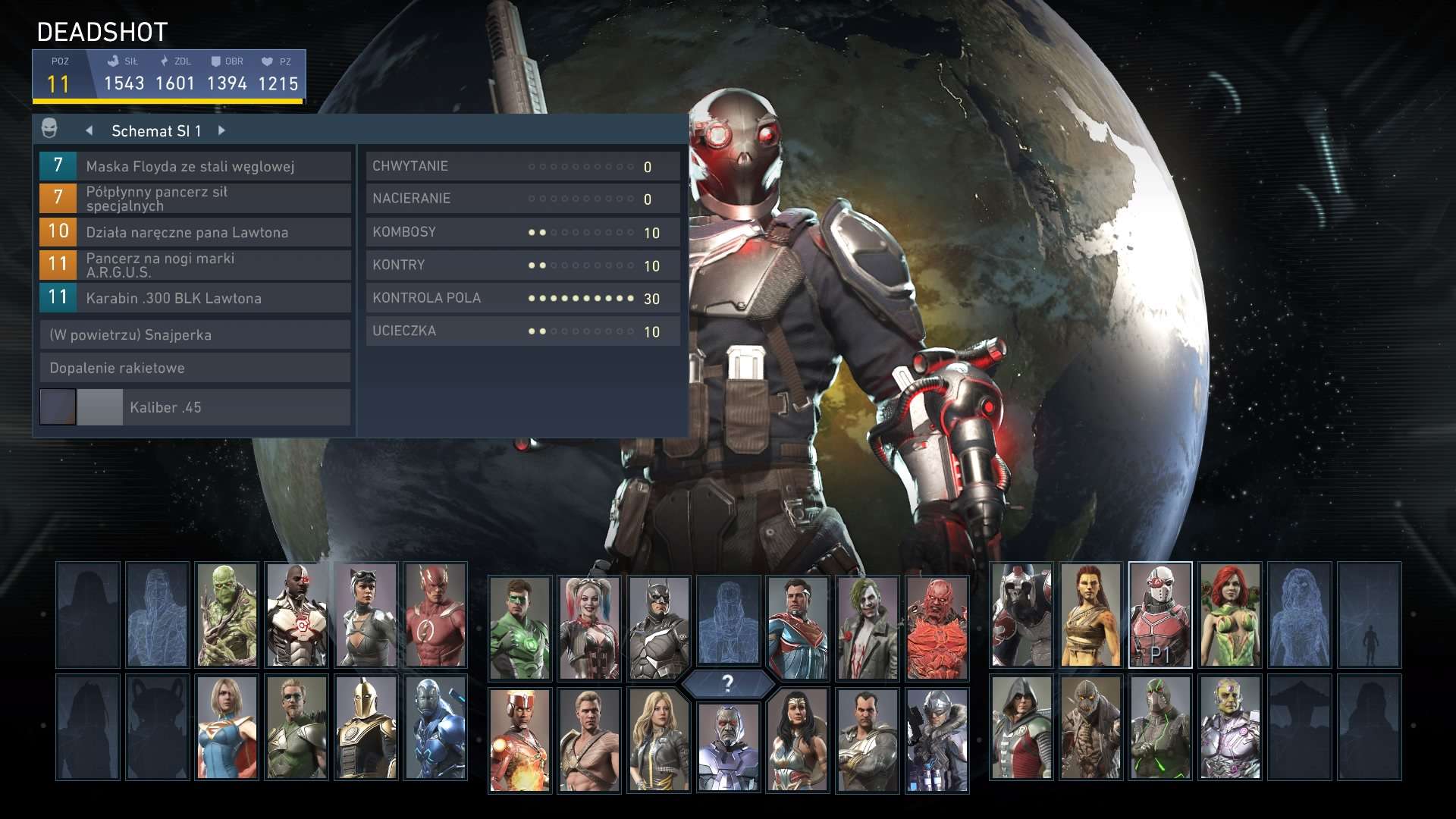Click the random character question mark slot

pos(730,683)
